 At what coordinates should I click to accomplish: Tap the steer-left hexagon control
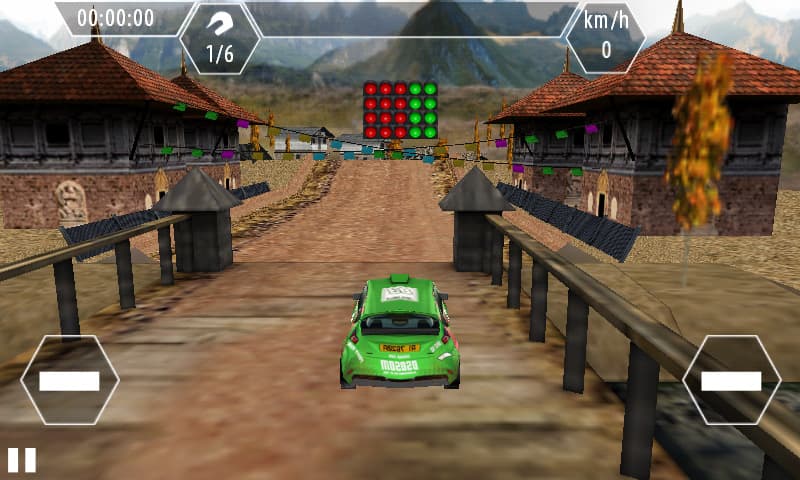click(x=69, y=380)
